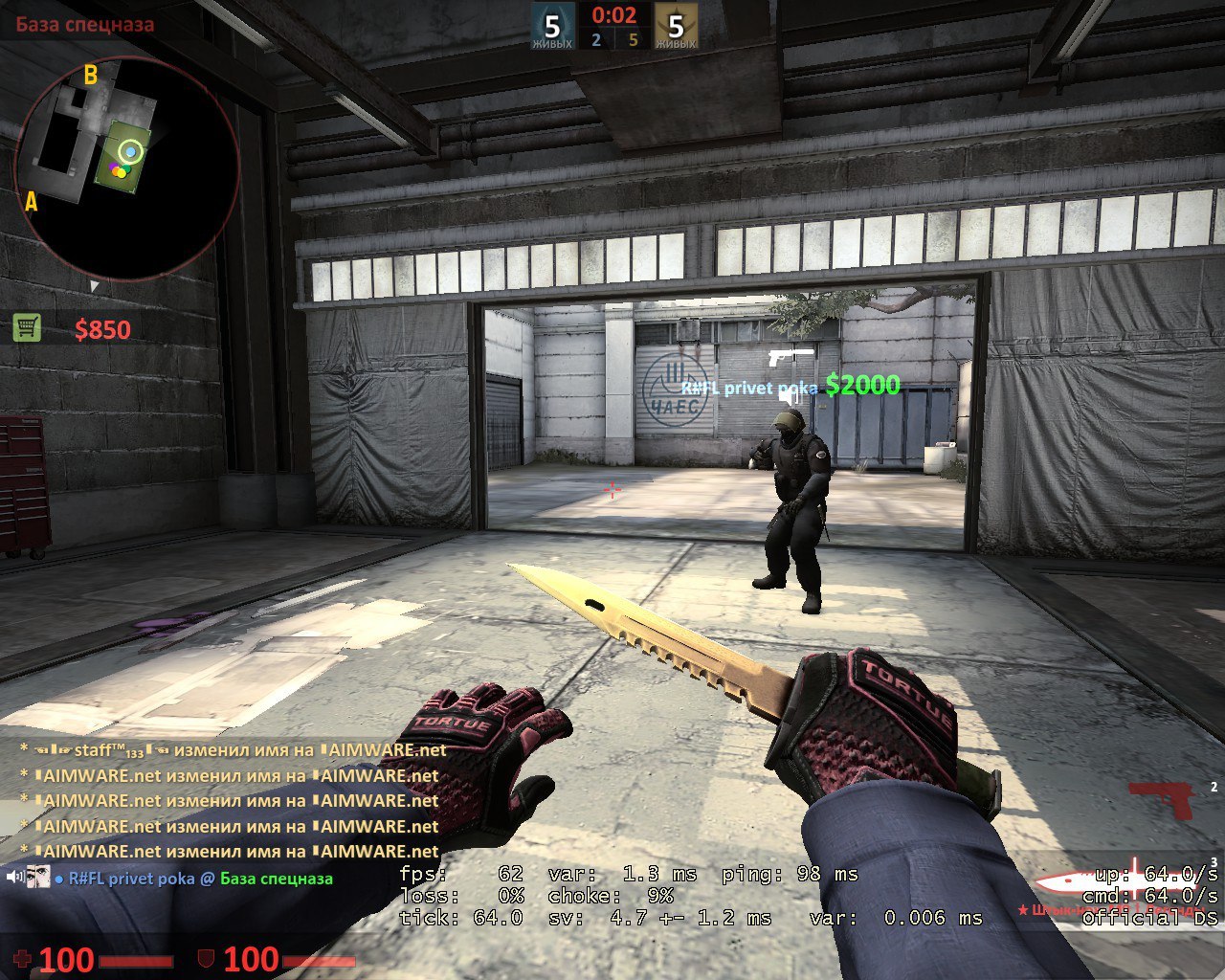Click the round timer showing 0:02
Image resolution: width=1225 pixels, height=980 pixels.
[x=614, y=14]
